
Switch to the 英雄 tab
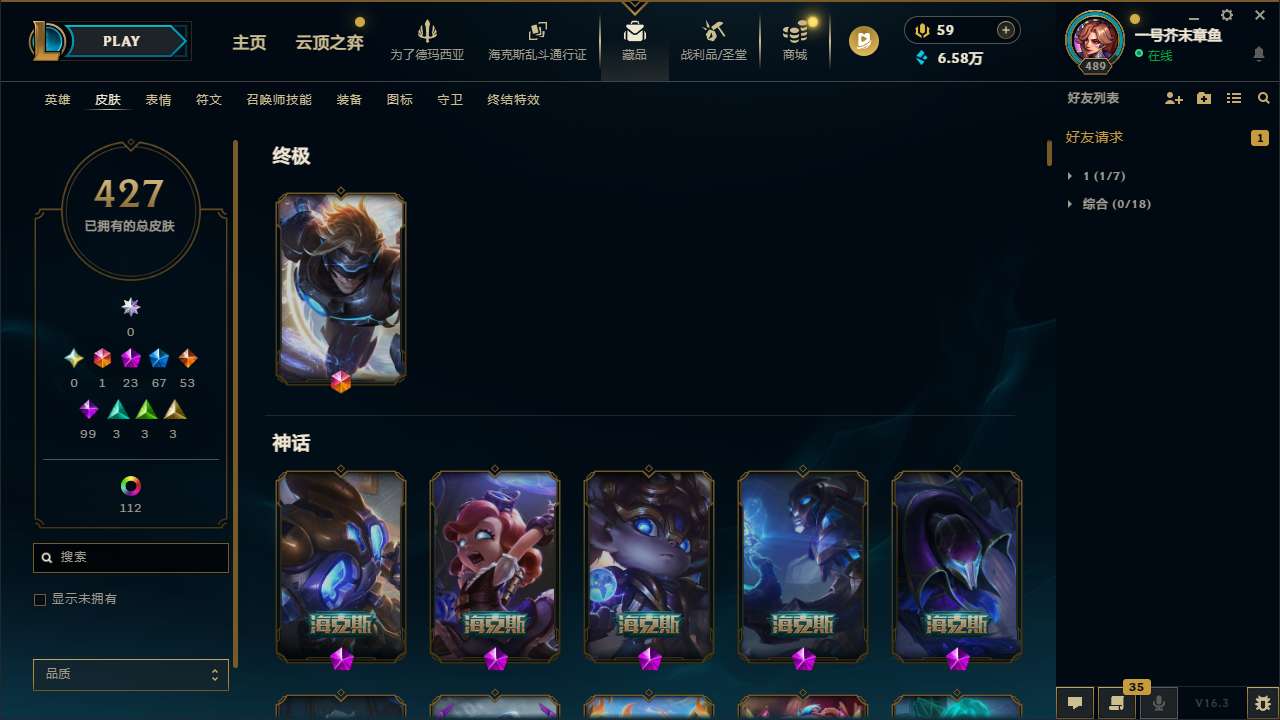[57, 99]
